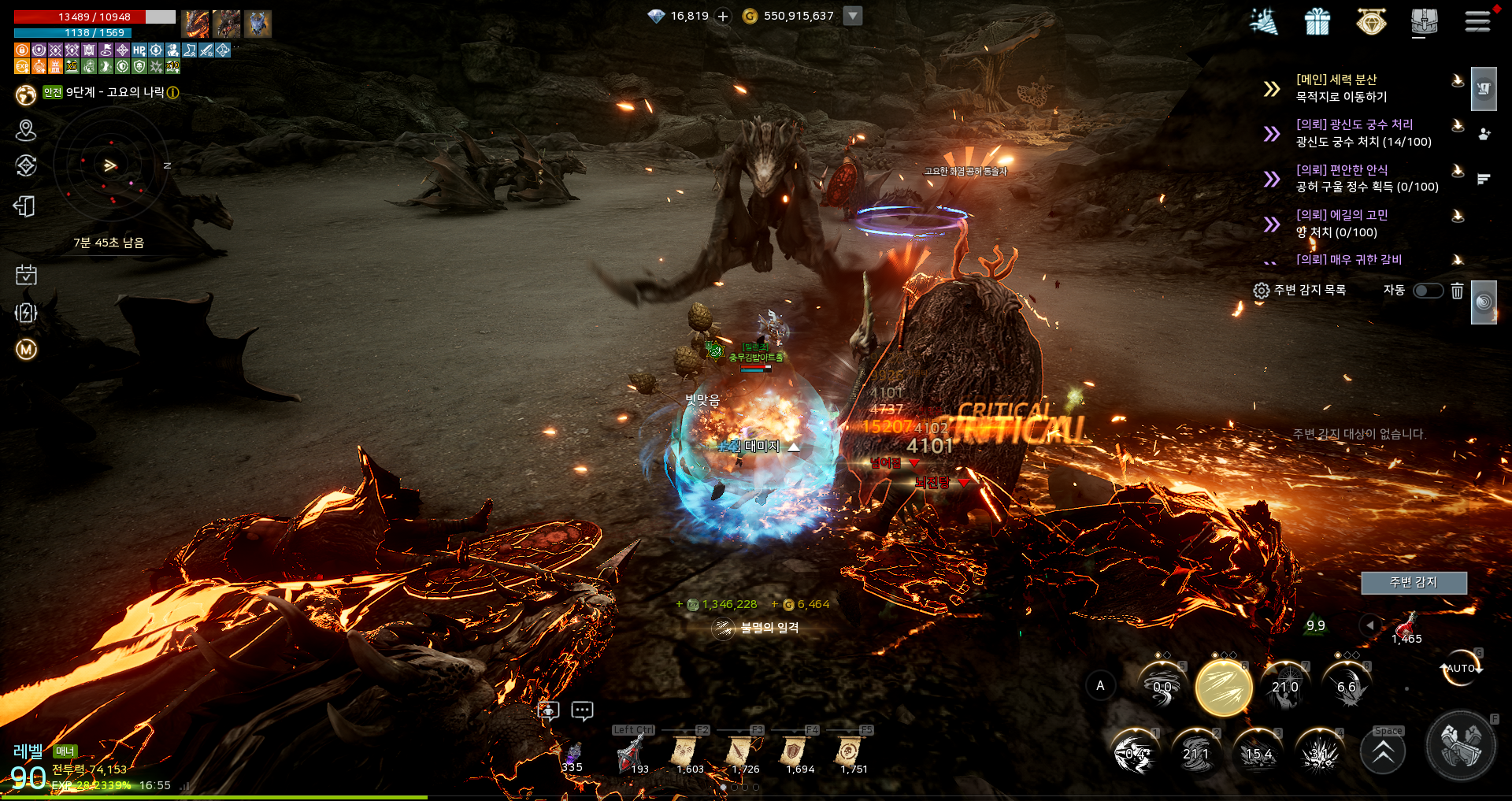This screenshot has width=1512, height=801.
Task: Open the gift box rewards
Action: 1317,21
